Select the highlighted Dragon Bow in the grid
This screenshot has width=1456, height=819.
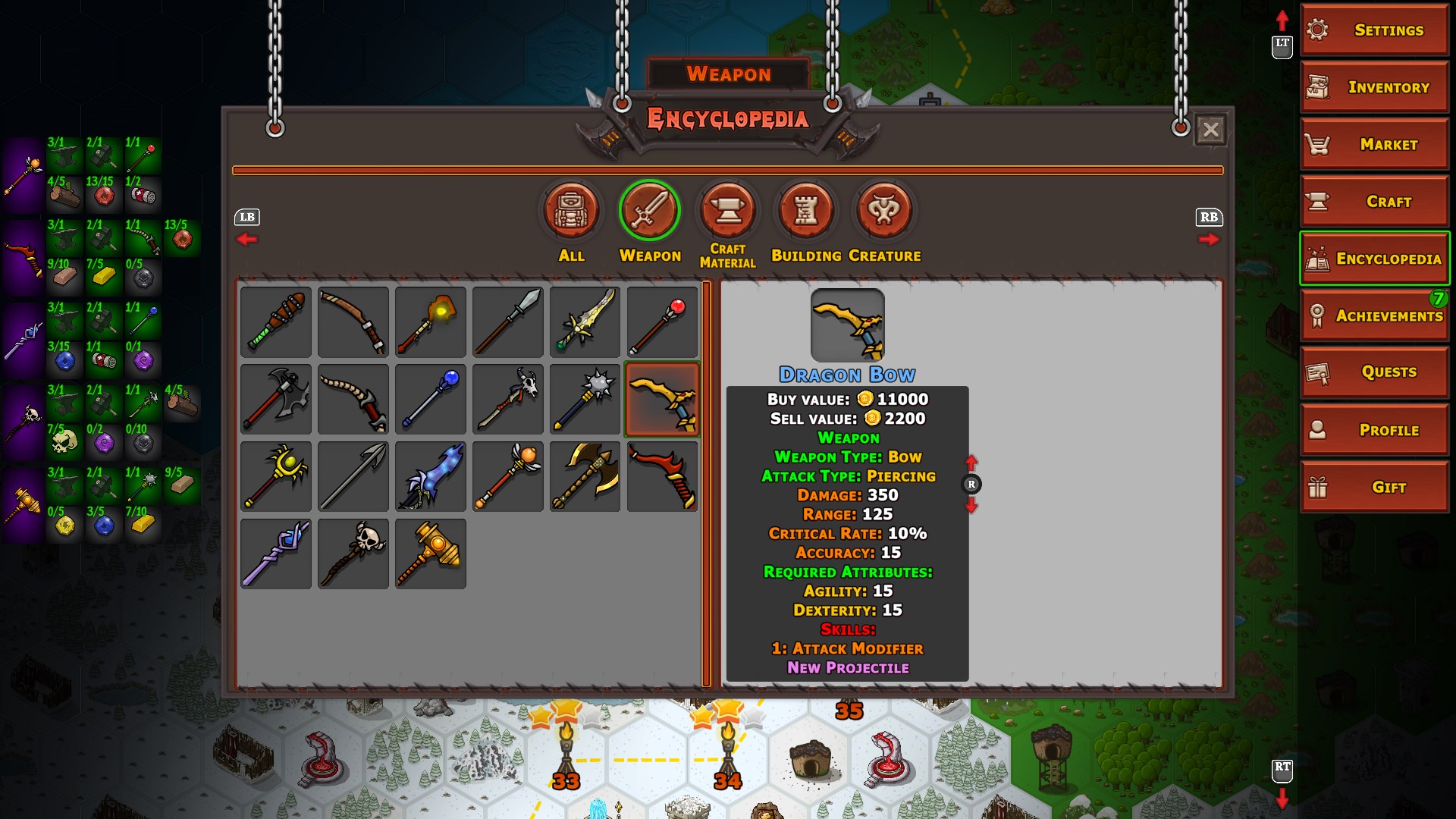click(x=661, y=399)
